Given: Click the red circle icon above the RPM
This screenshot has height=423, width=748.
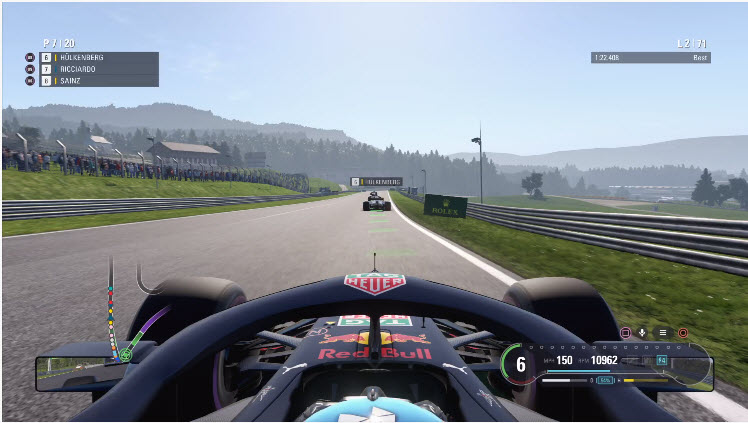Looking at the screenshot, I should pos(683,332).
